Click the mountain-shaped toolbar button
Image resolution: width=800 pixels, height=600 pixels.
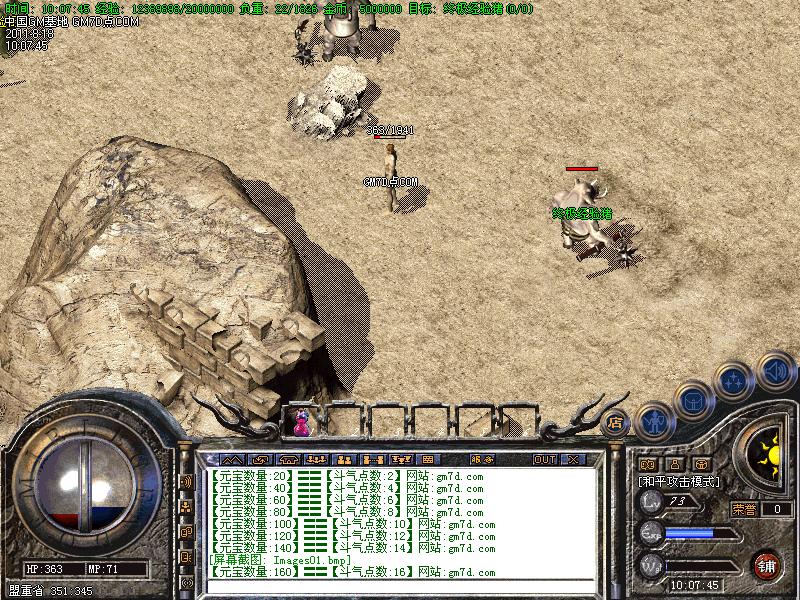point(232,460)
